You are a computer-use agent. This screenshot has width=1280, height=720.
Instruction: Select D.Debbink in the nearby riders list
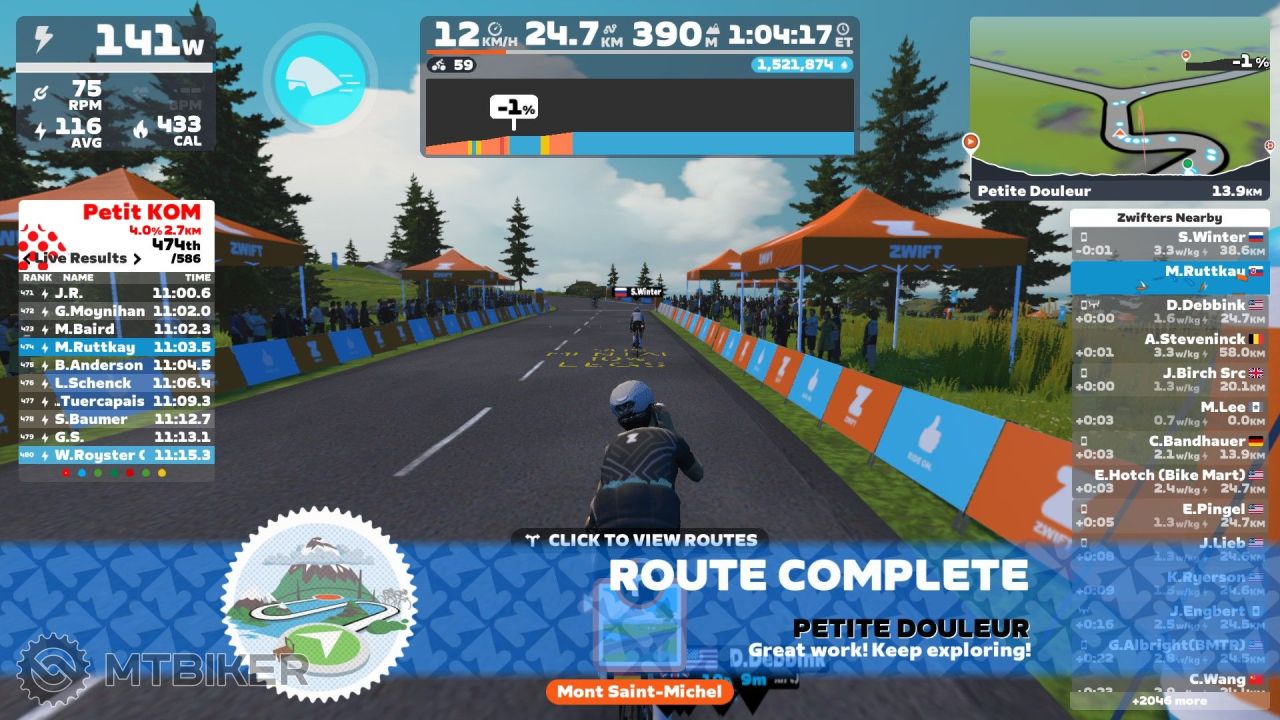click(1169, 311)
